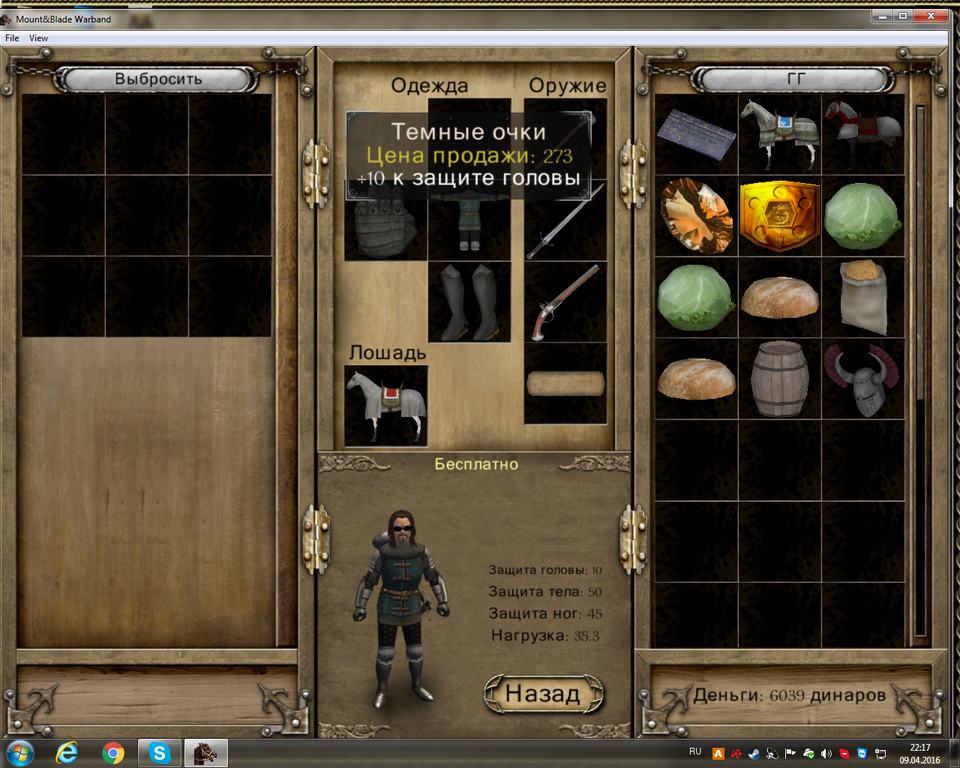
Task: Select the flintlock pistol weapon slot
Action: (x=565, y=302)
